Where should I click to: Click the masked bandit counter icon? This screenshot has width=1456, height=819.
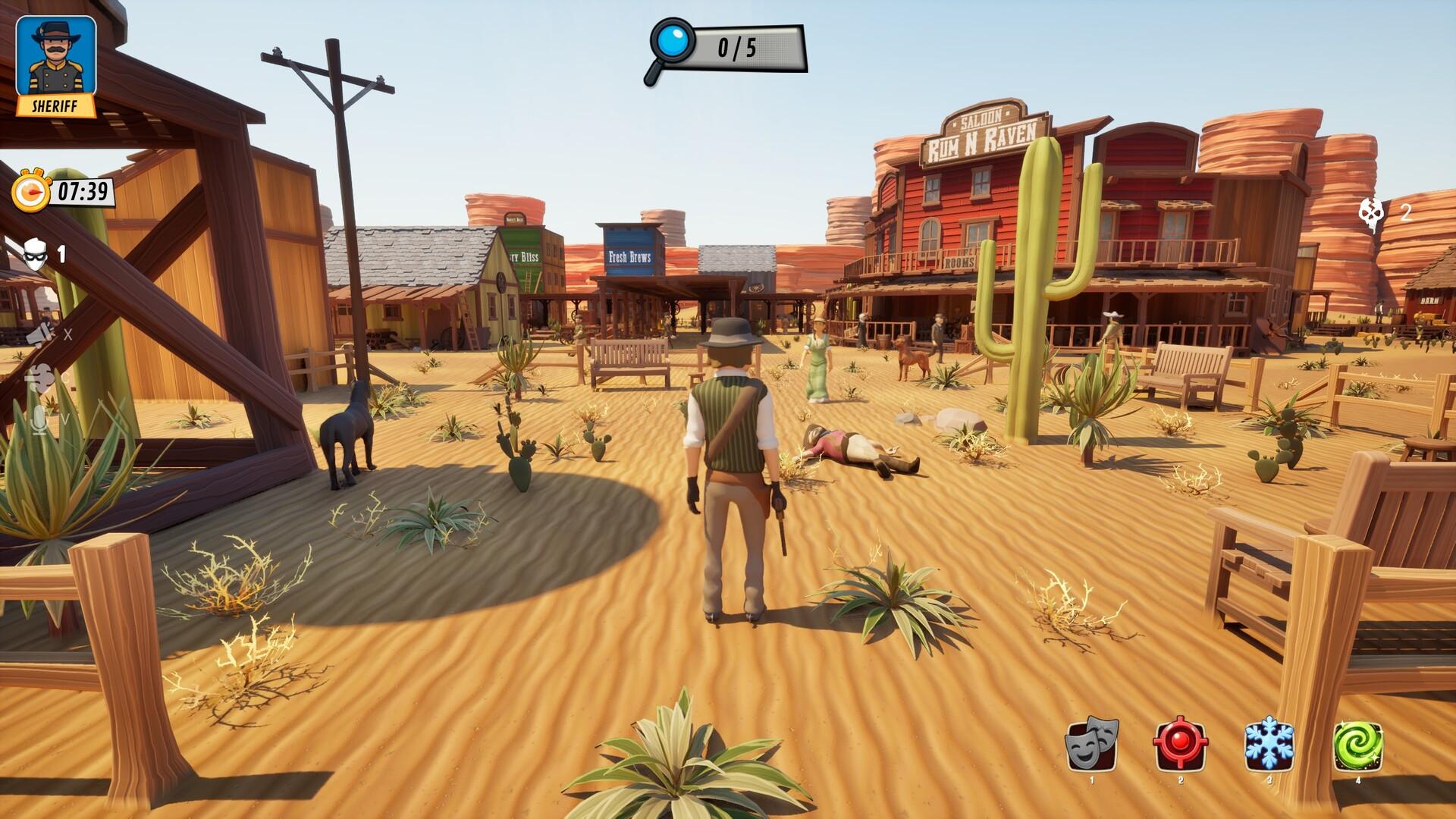tap(36, 255)
